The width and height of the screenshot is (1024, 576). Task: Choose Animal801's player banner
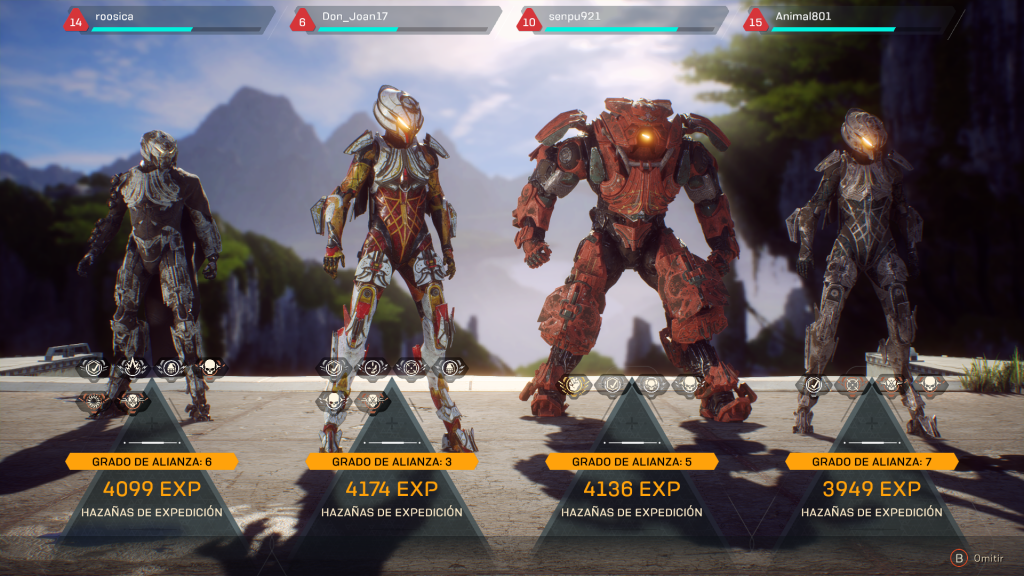tap(851, 19)
